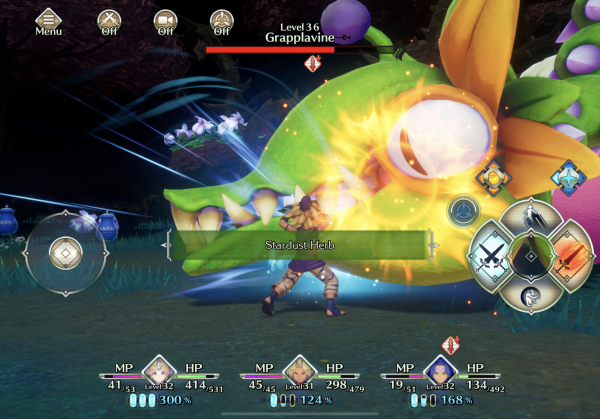Tap the round blue target lock-on button

[462, 209]
